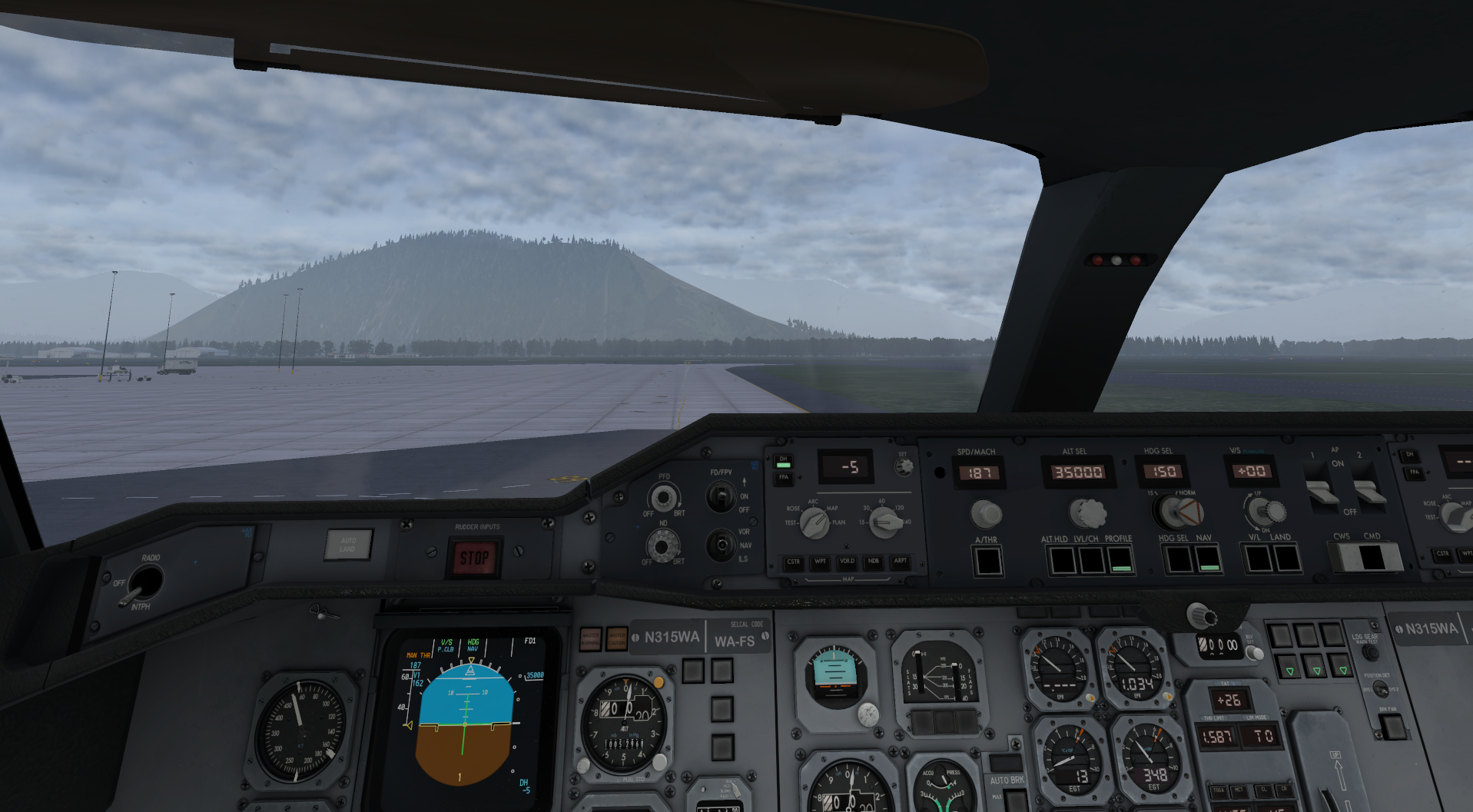This screenshot has height=812, width=1473.
Task: Acknowledge the MASTER CAUTION light
Action: [x=617, y=638]
